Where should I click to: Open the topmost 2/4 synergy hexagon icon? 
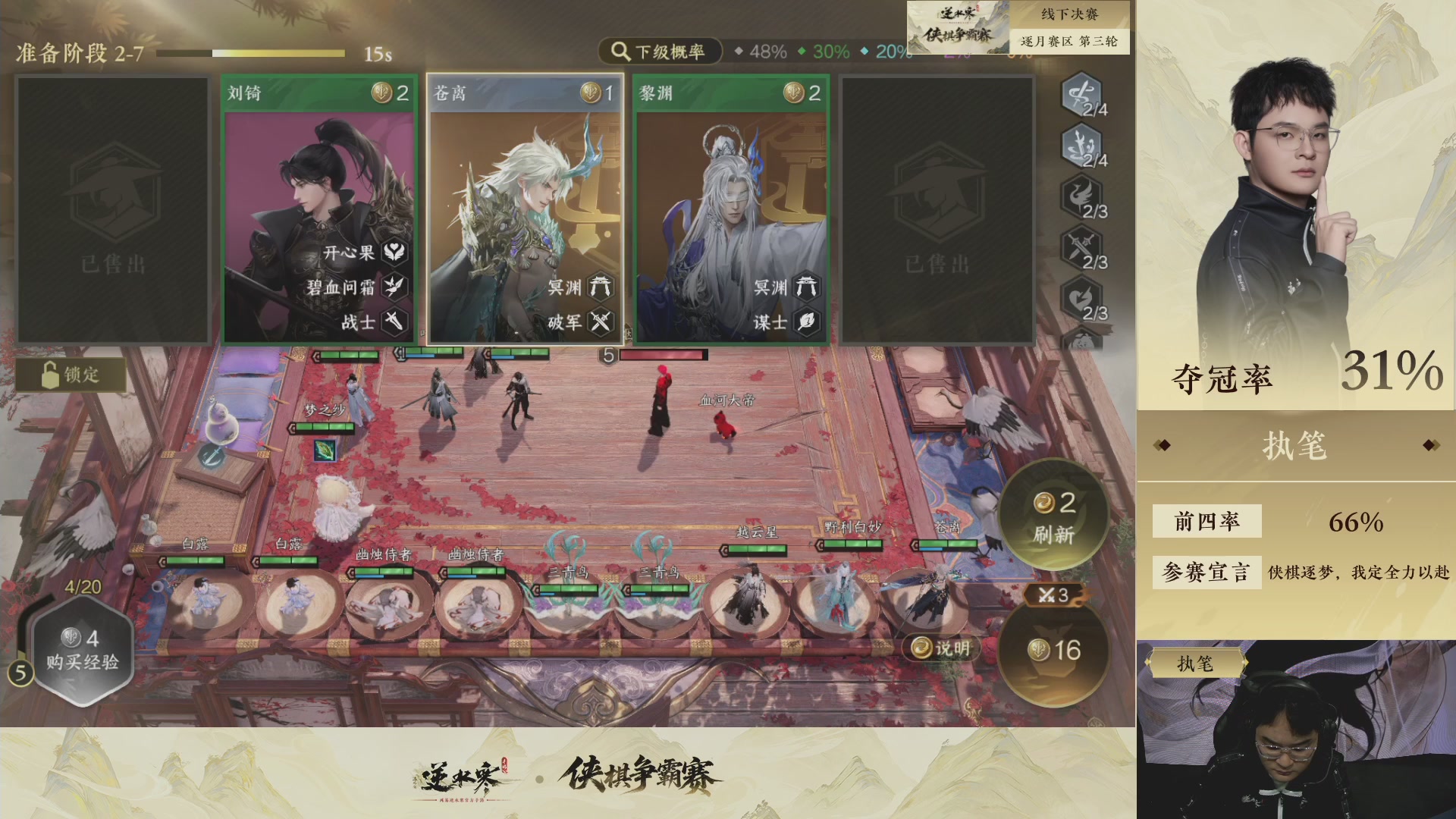[x=1080, y=97]
